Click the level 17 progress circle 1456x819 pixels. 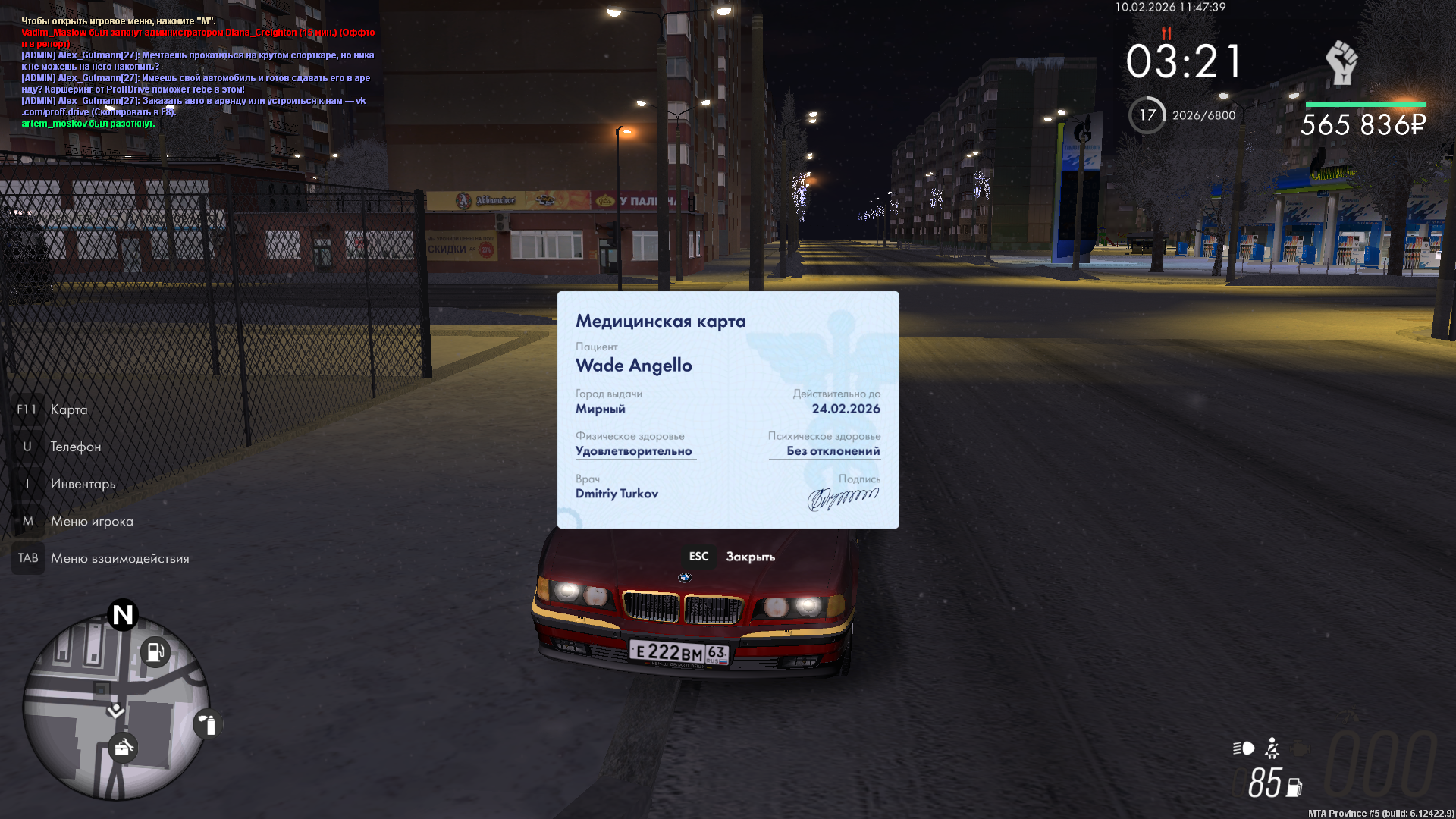tap(1147, 115)
